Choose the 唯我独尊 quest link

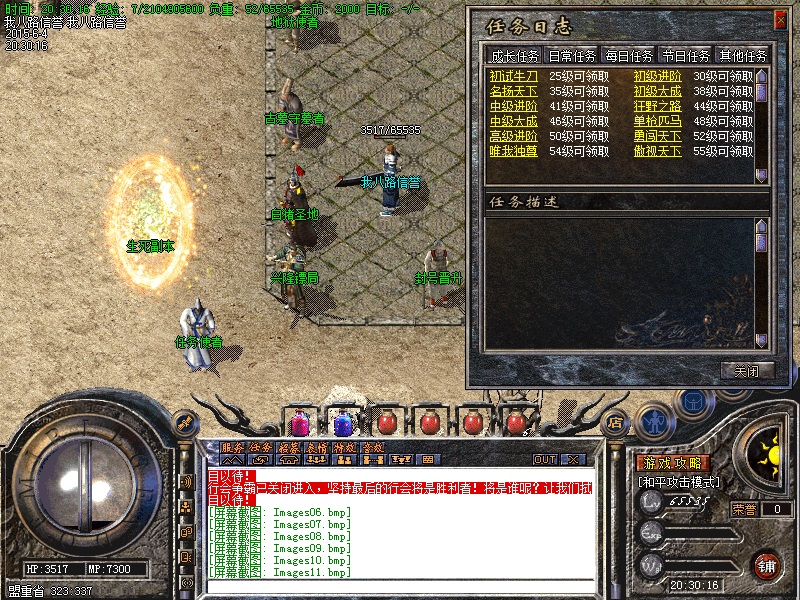tap(513, 151)
